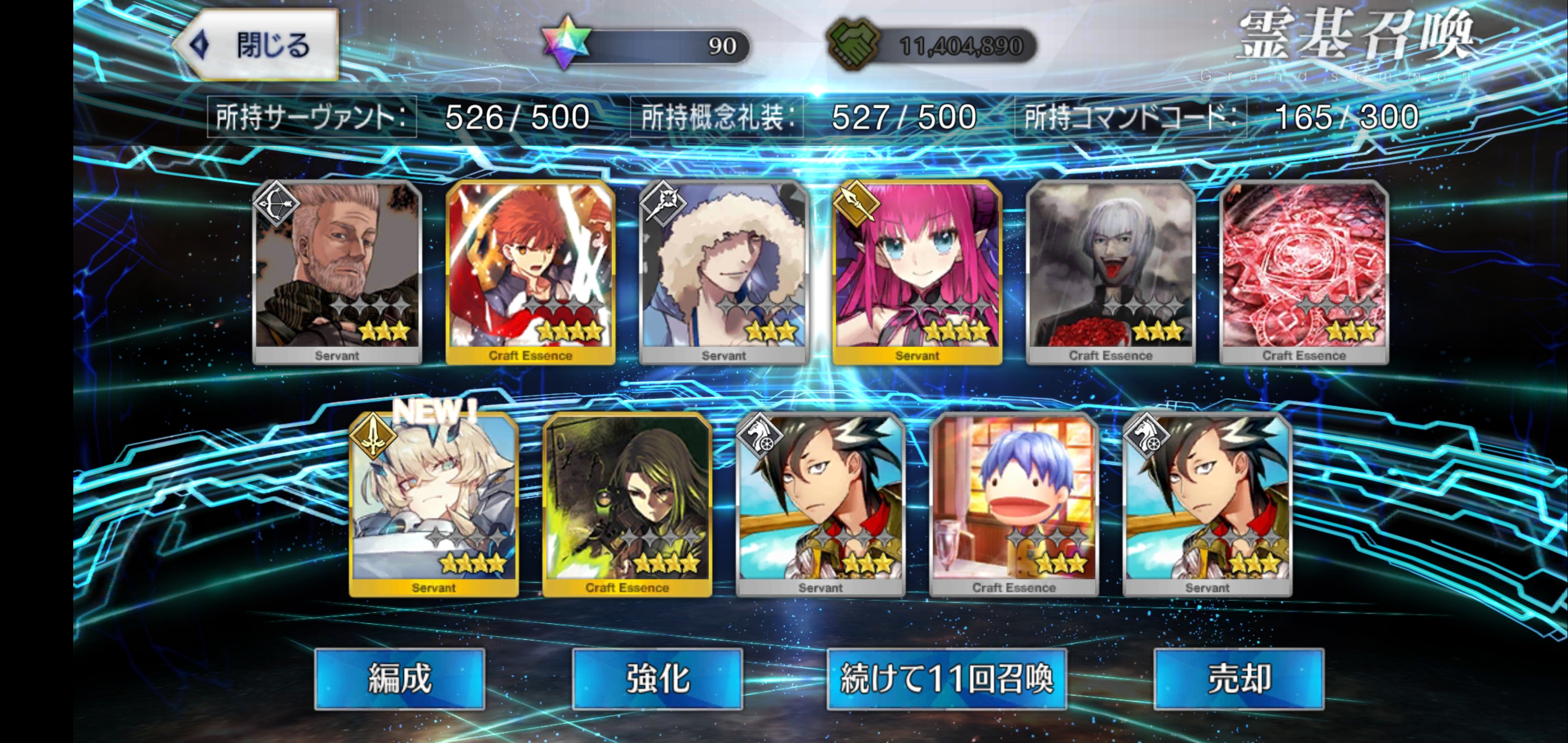The width and height of the screenshot is (1568, 743).
Task: Tap the pink-haired Lancer servant card
Action: (917, 271)
